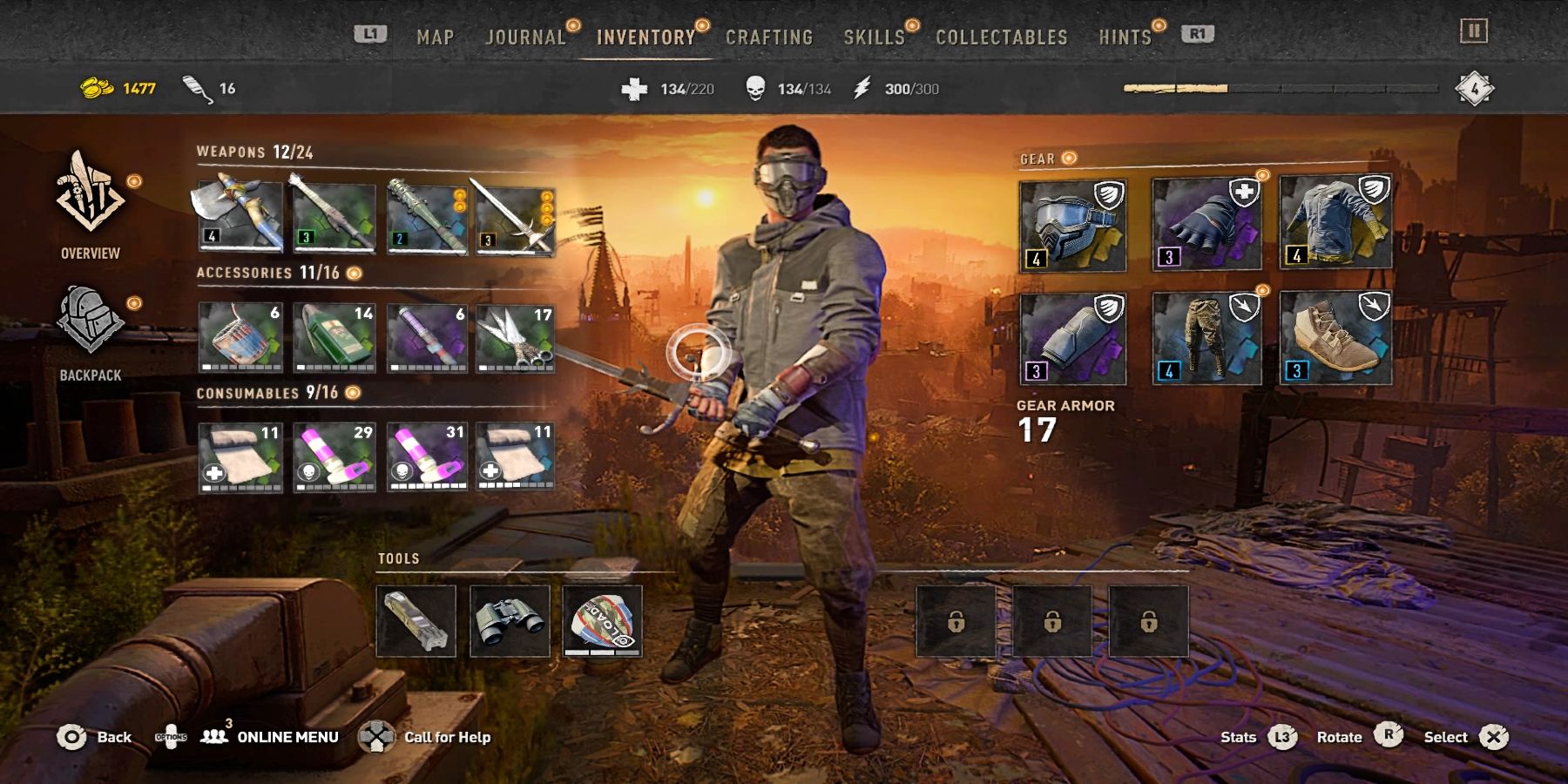This screenshot has height=784, width=1568.
Task: Select the tan sneakers gear slot
Action: (1335, 339)
